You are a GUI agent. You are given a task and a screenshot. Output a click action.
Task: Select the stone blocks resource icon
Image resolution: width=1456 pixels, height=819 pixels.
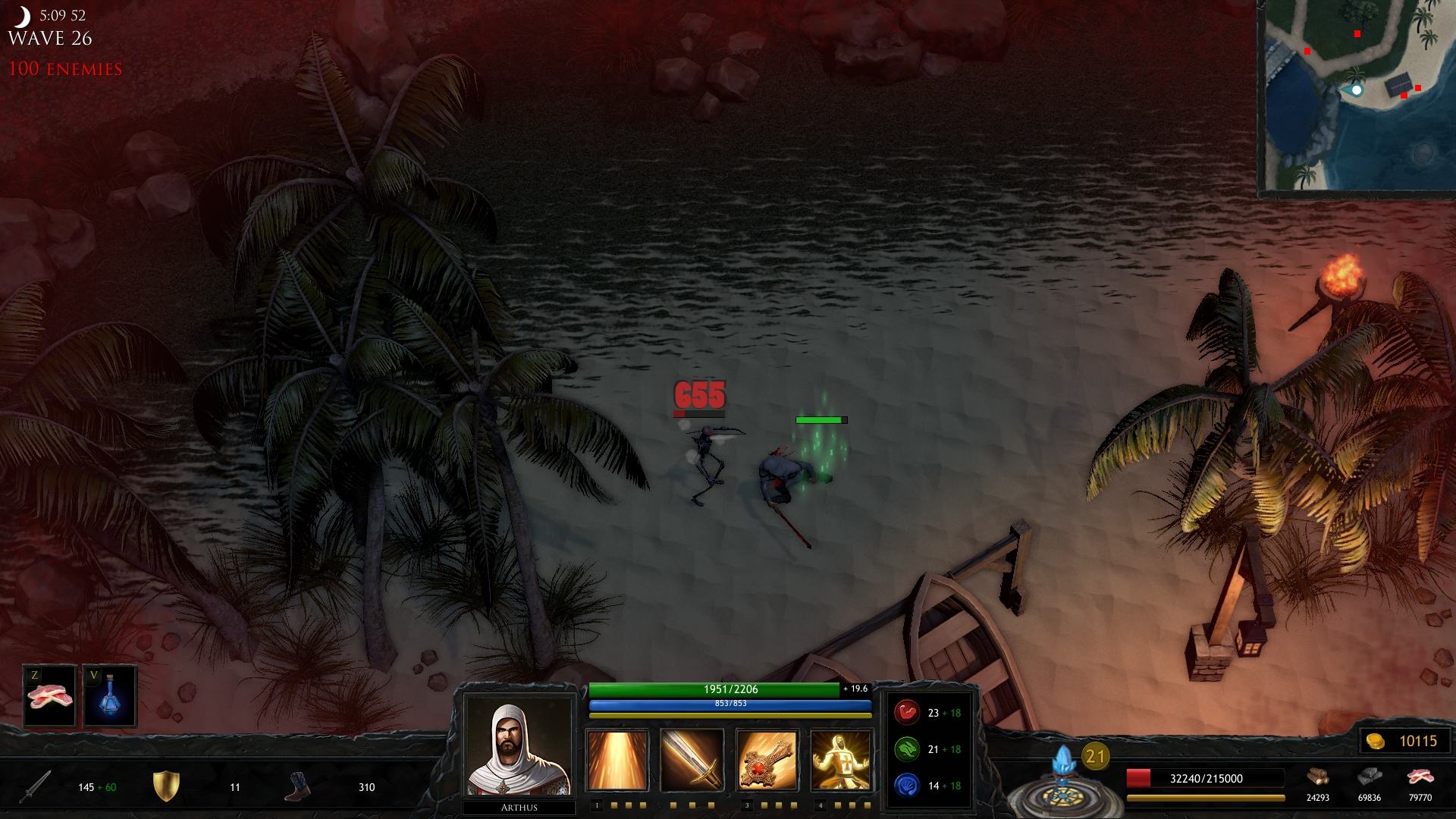coord(1369,778)
